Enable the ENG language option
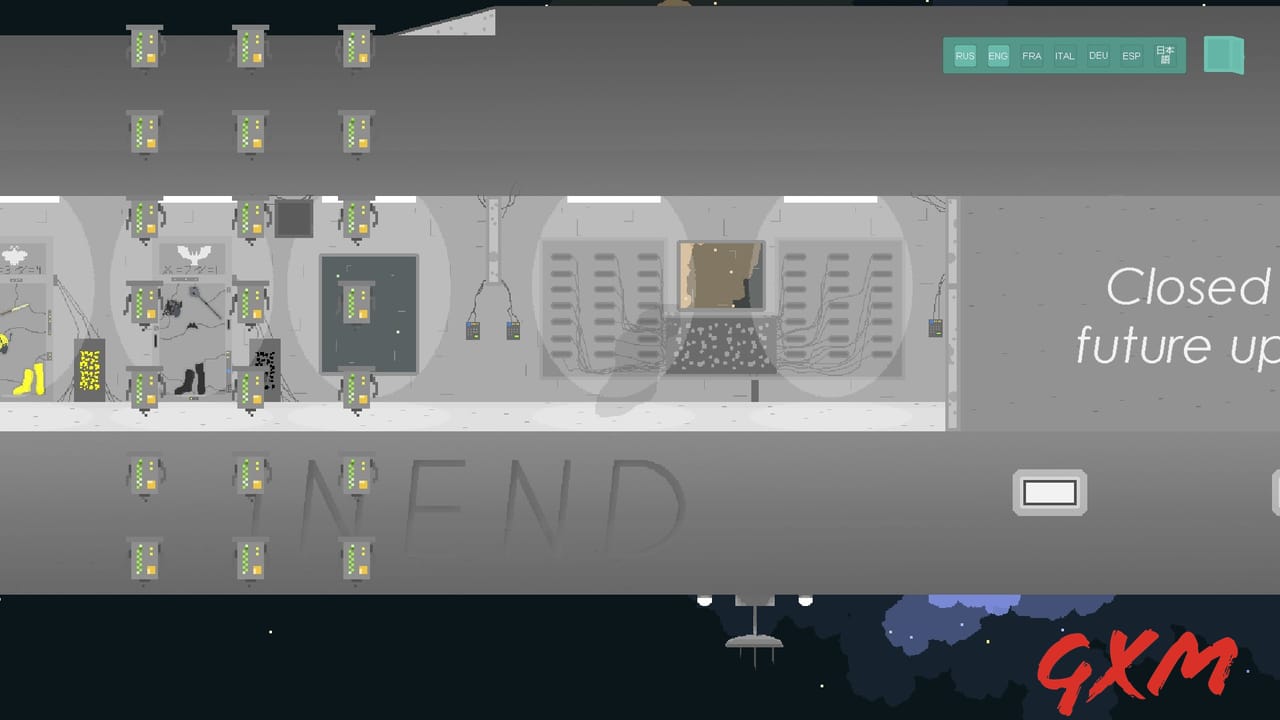 point(997,56)
